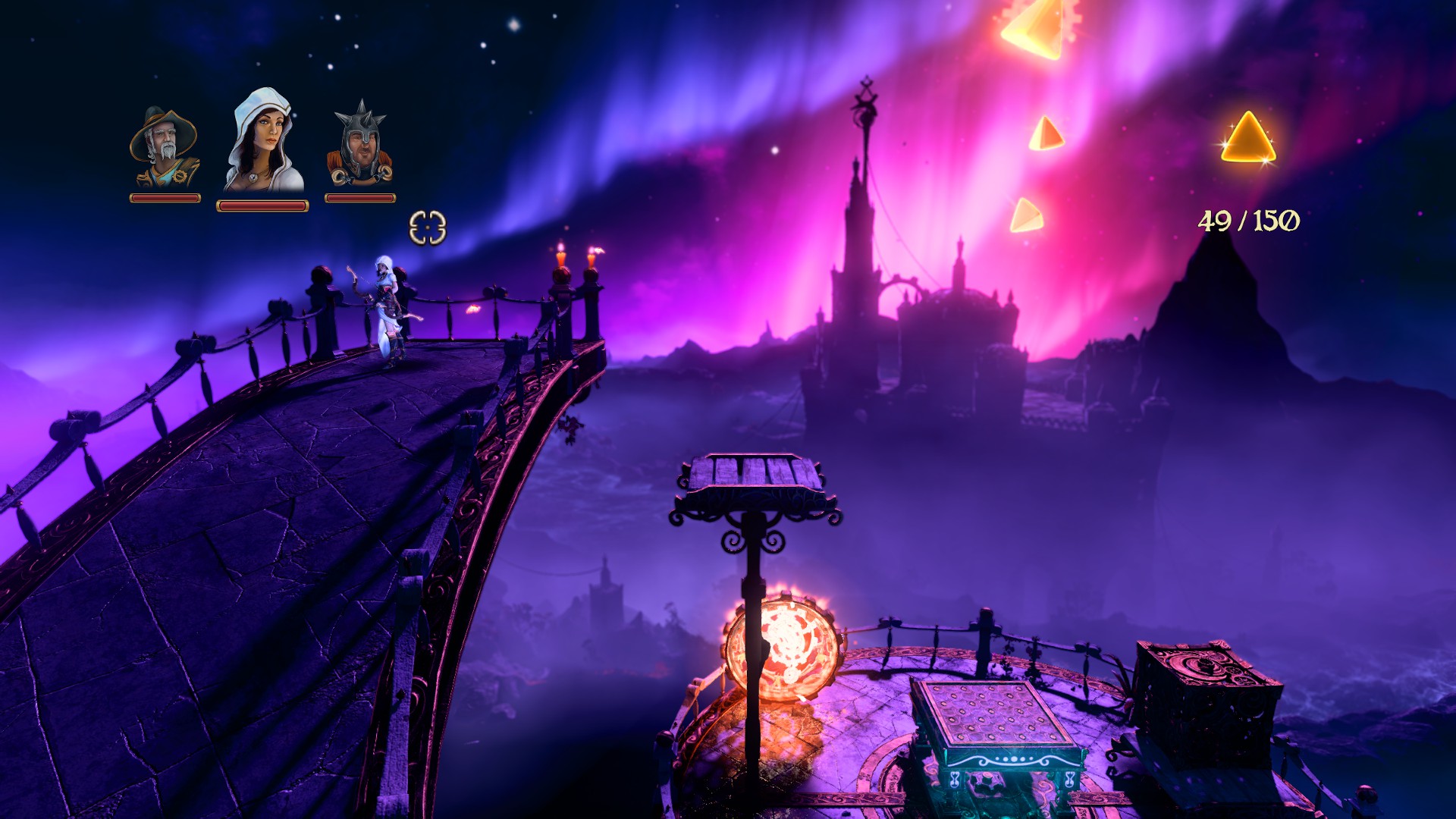Click the golden triangle collectible counter icon
Viewport: 1456px width, 819px height.
click(1248, 139)
